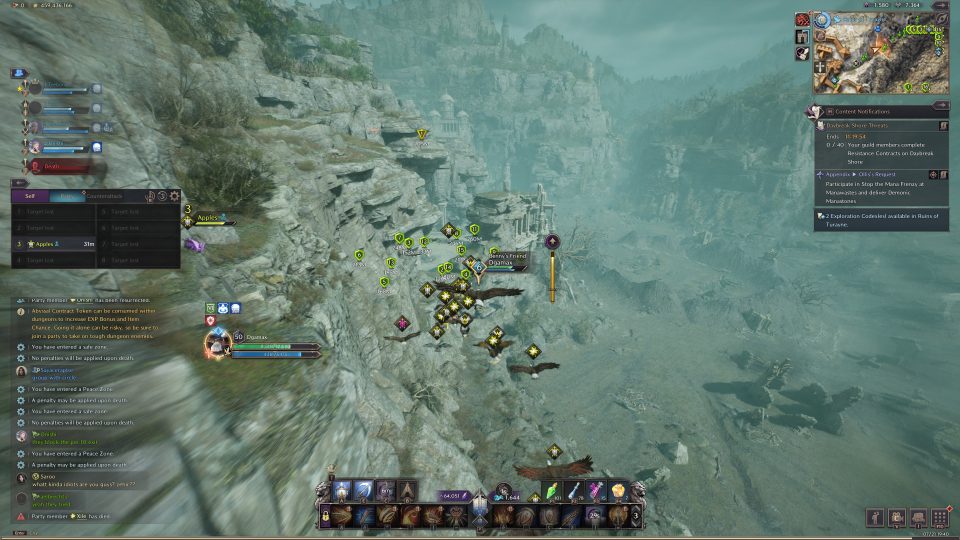Open target panel gear settings
960x540 pixels.
pyautogui.click(x=175, y=196)
